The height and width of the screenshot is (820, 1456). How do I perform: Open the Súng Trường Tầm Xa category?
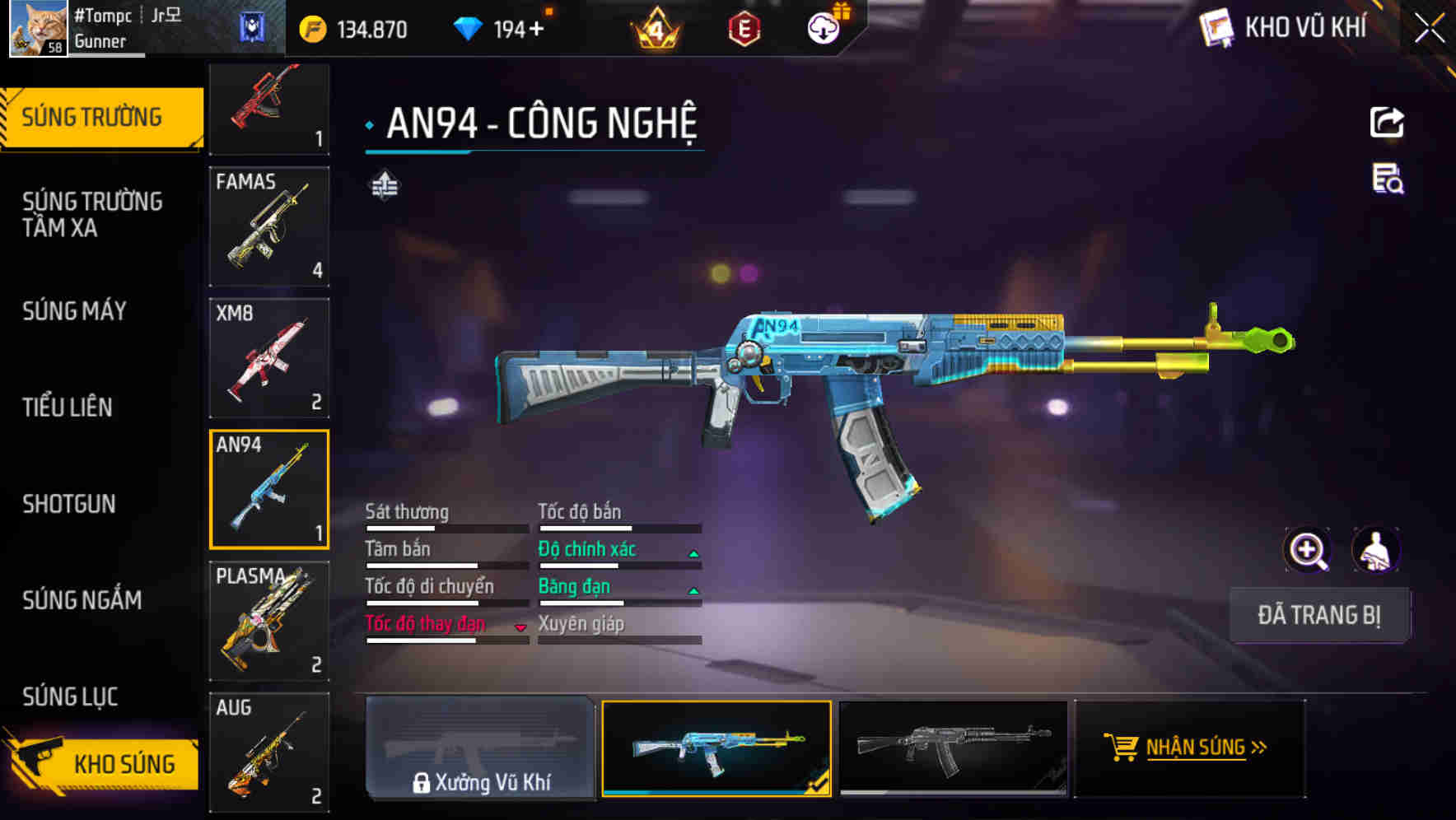[92, 214]
